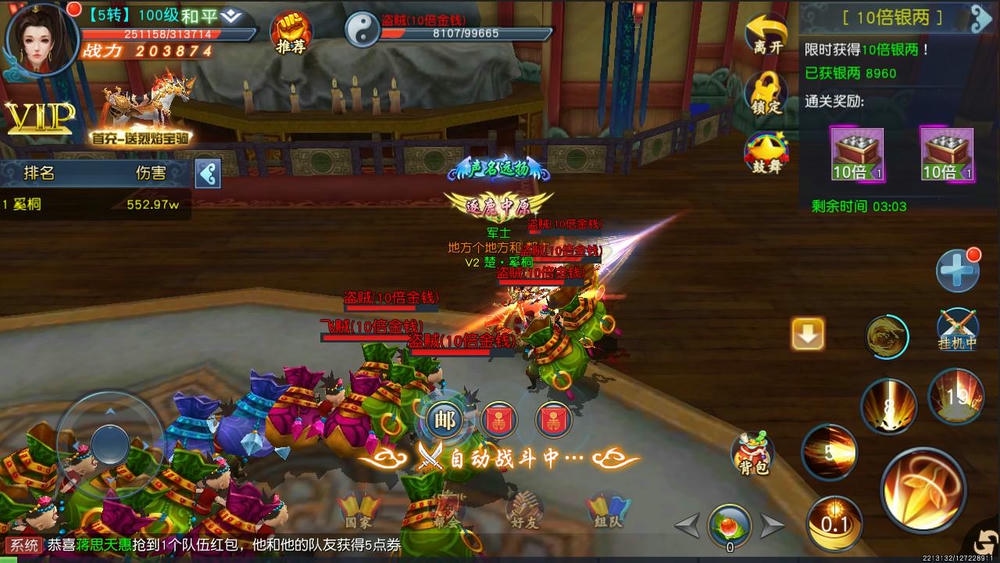Open the 推荐 recommendation fist icon
This screenshot has height=563, width=1000.
(x=290, y=30)
